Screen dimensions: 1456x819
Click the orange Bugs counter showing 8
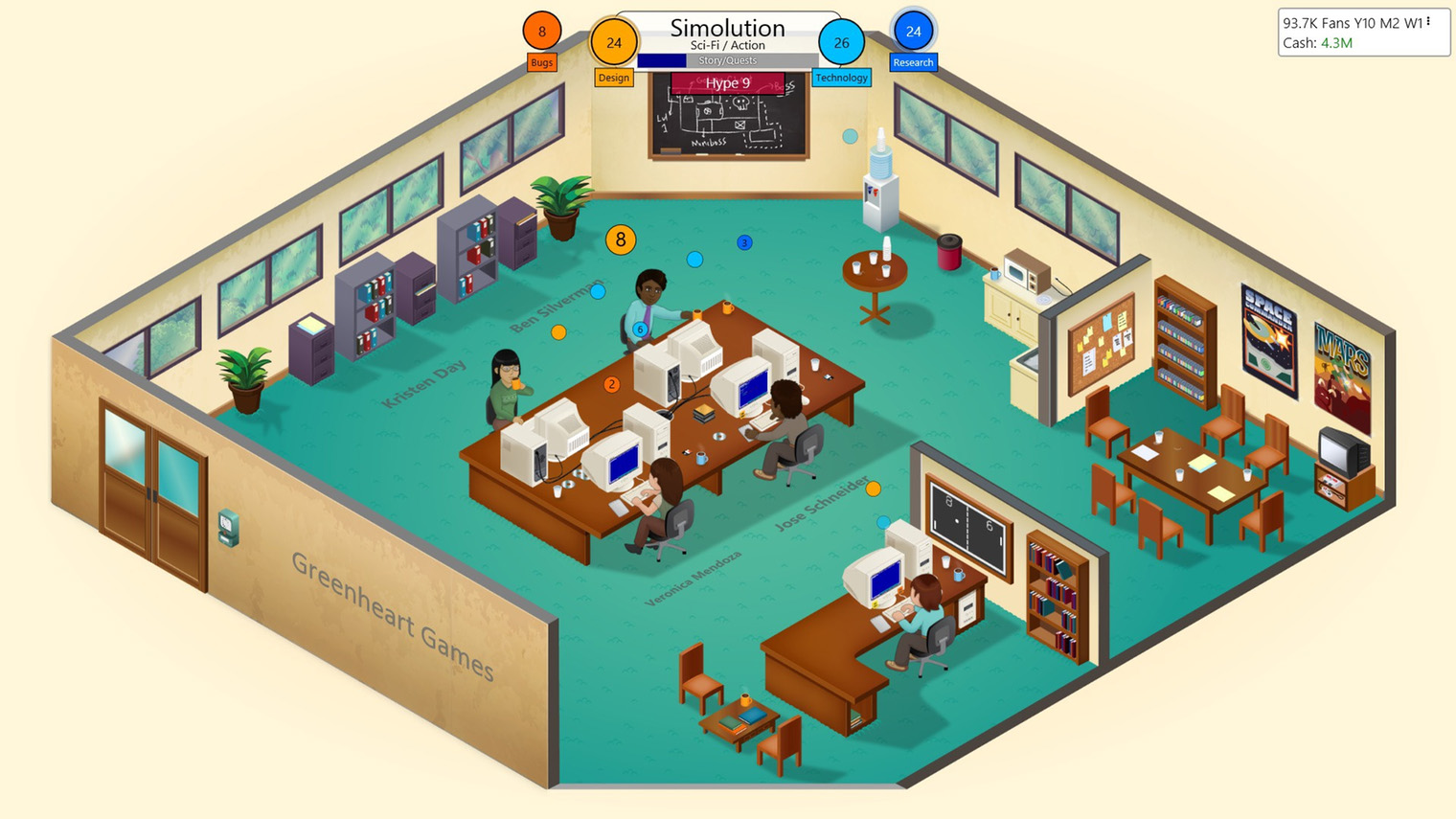[541, 32]
